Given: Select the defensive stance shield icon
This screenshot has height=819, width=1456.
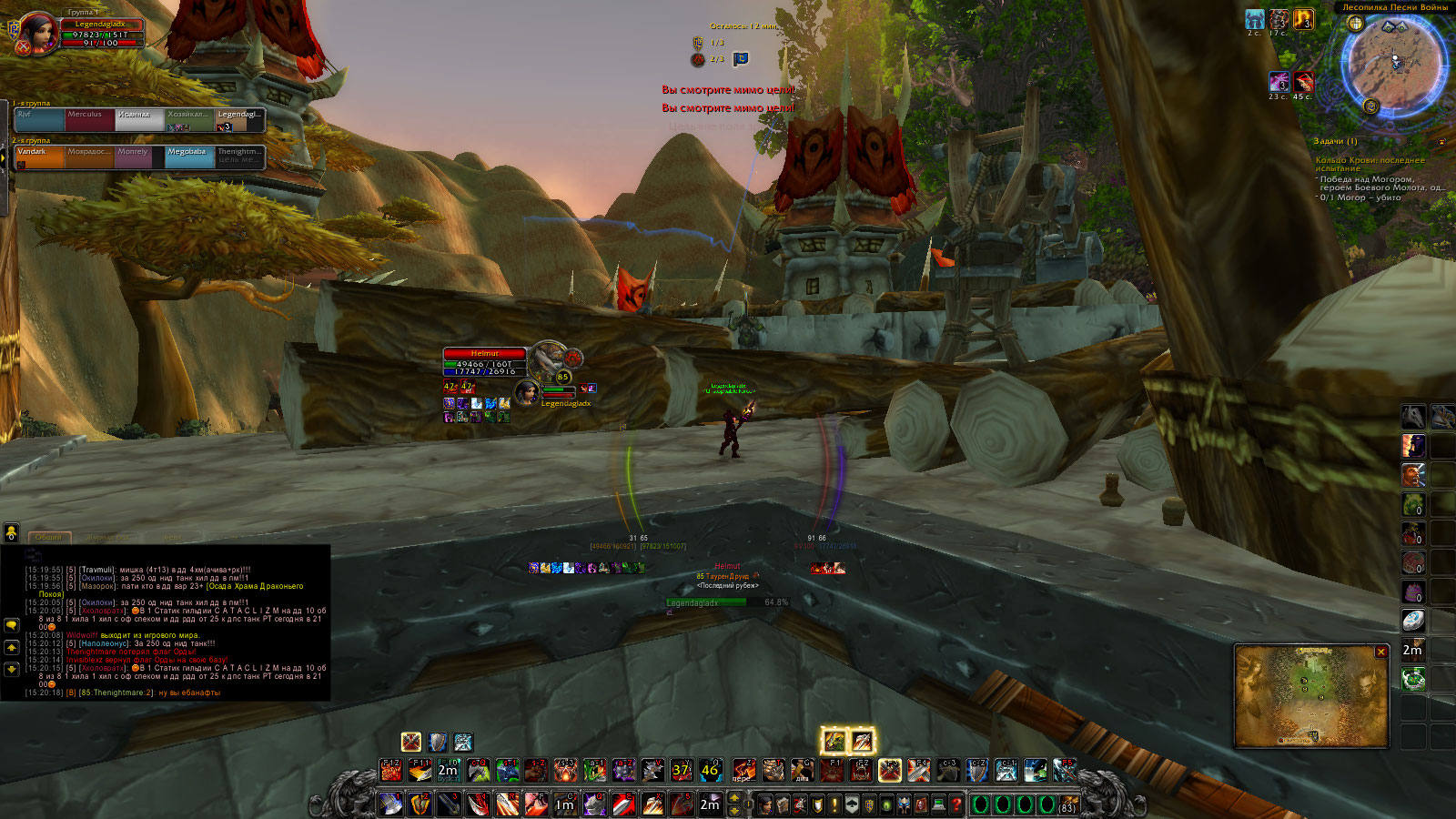Looking at the screenshot, I should (x=438, y=742).
